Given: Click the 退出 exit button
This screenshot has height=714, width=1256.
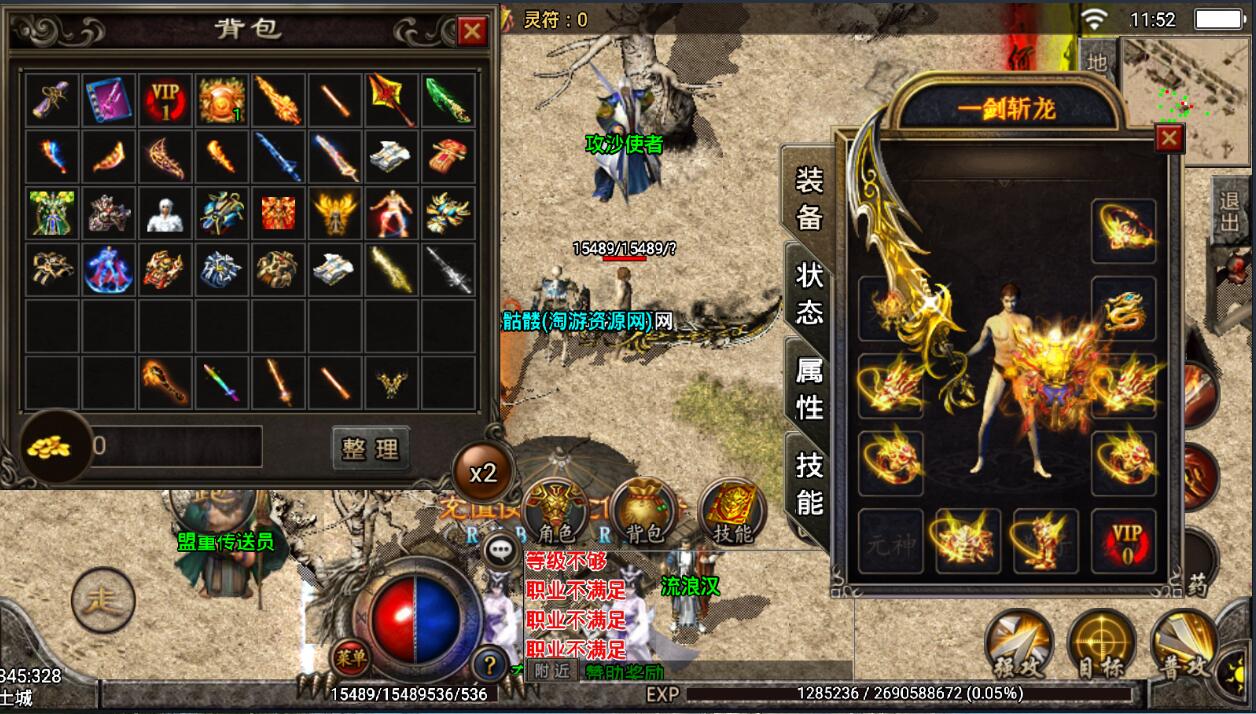Looking at the screenshot, I should tap(1230, 211).
